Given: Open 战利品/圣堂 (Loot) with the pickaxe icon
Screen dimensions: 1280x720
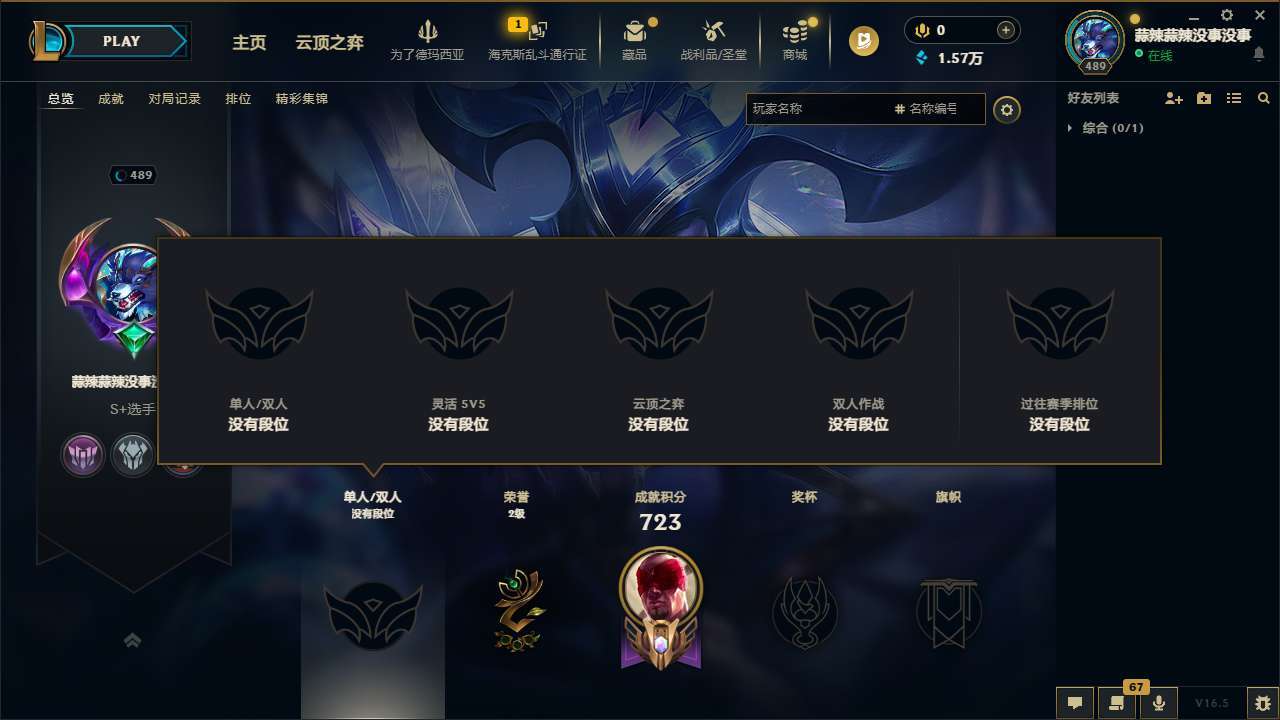Looking at the screenshot, I should click(x=714, y=32).
